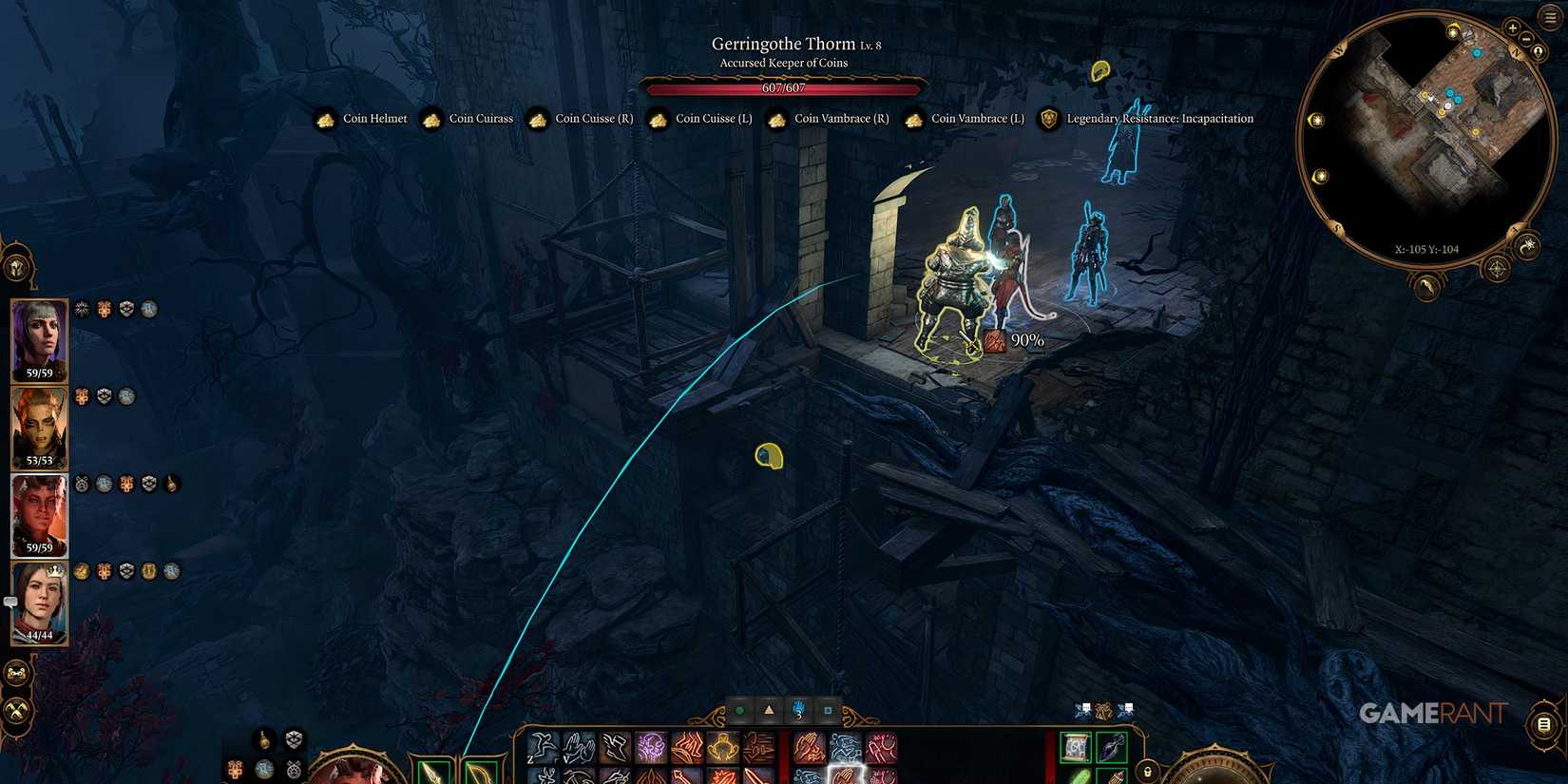The width and height of the screenshot is (1568, 784).
Task: Click the Coin Cuirass status icon
Action: point(433,118)
